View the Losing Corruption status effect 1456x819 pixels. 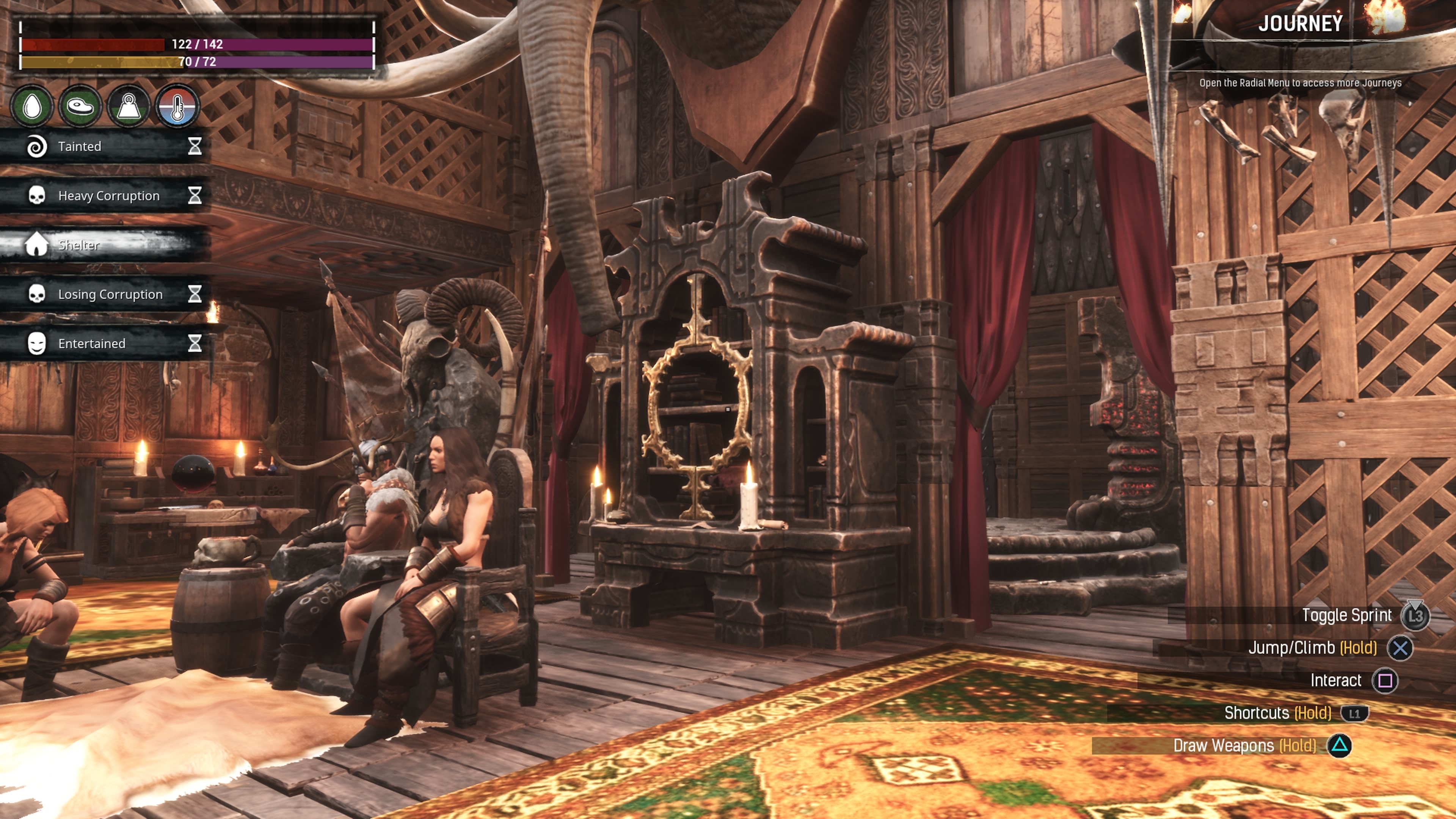click(x=105, y=294)
